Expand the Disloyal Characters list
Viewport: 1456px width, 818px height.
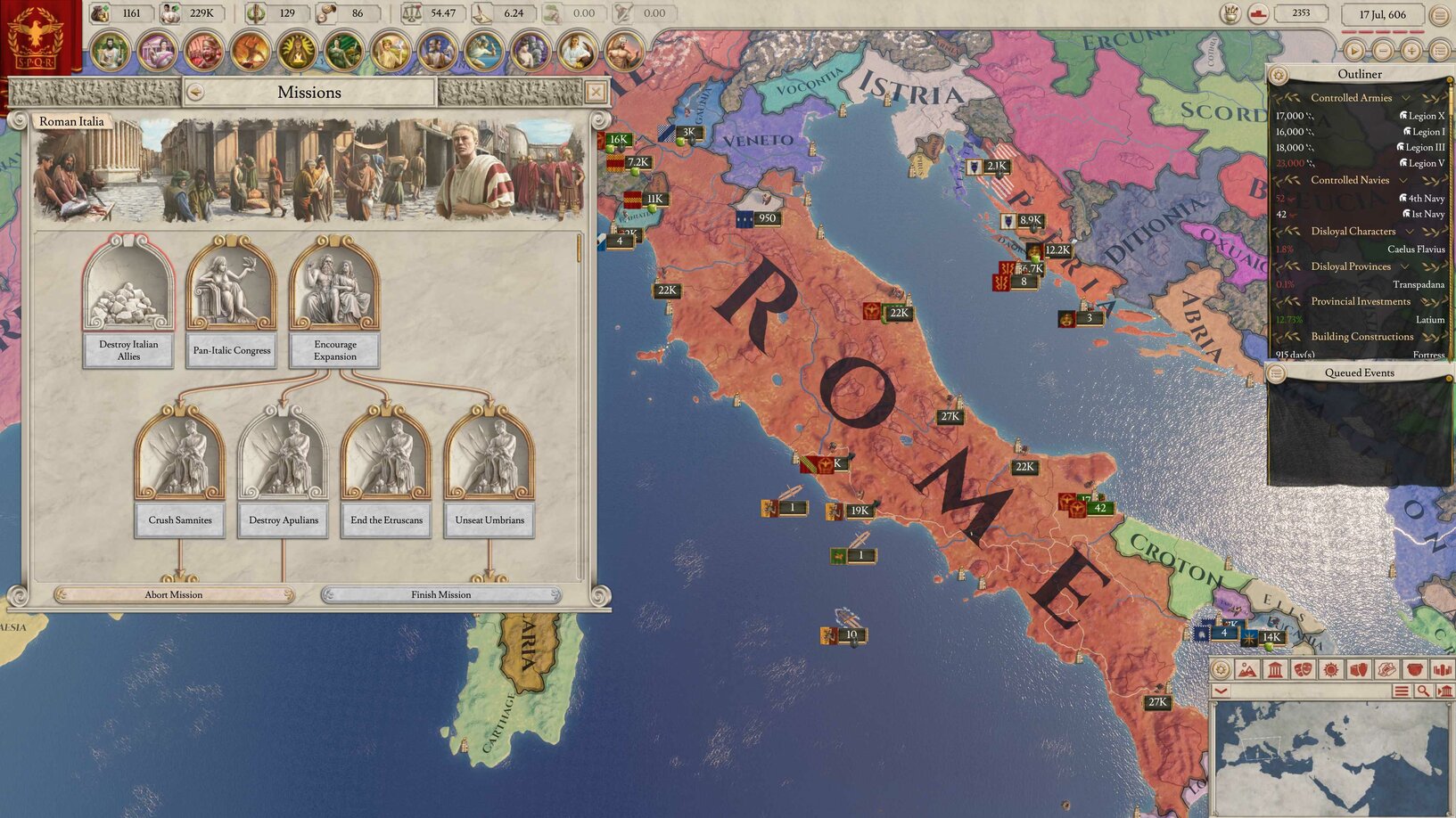(1411, 231)
